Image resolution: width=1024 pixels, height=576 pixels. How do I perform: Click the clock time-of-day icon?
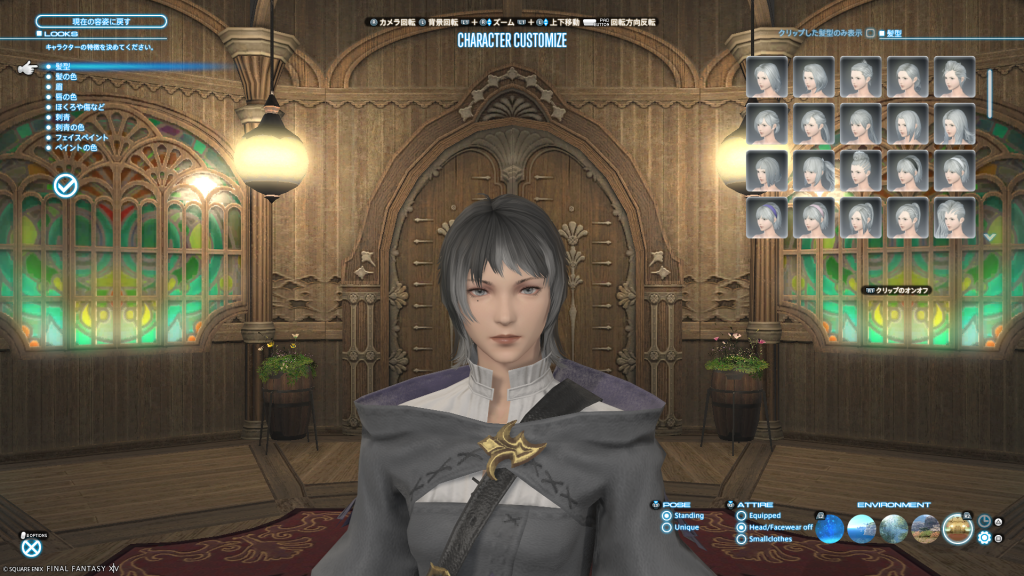pyautogui.click(x=984, y=521)
